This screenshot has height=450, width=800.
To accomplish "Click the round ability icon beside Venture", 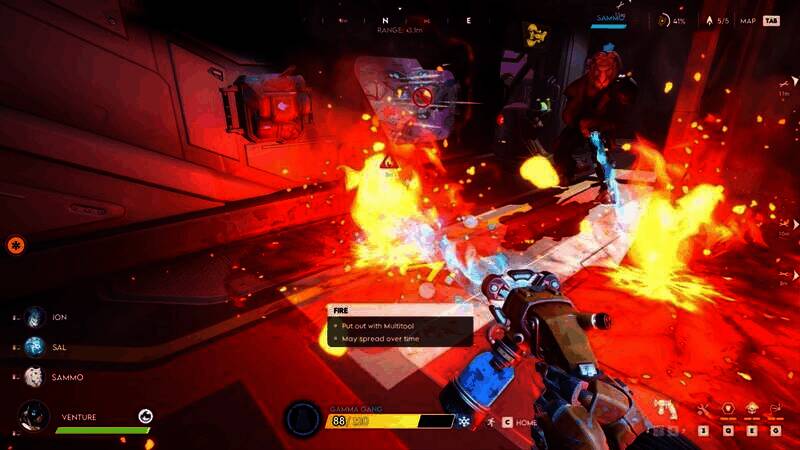I will point(146,416).
